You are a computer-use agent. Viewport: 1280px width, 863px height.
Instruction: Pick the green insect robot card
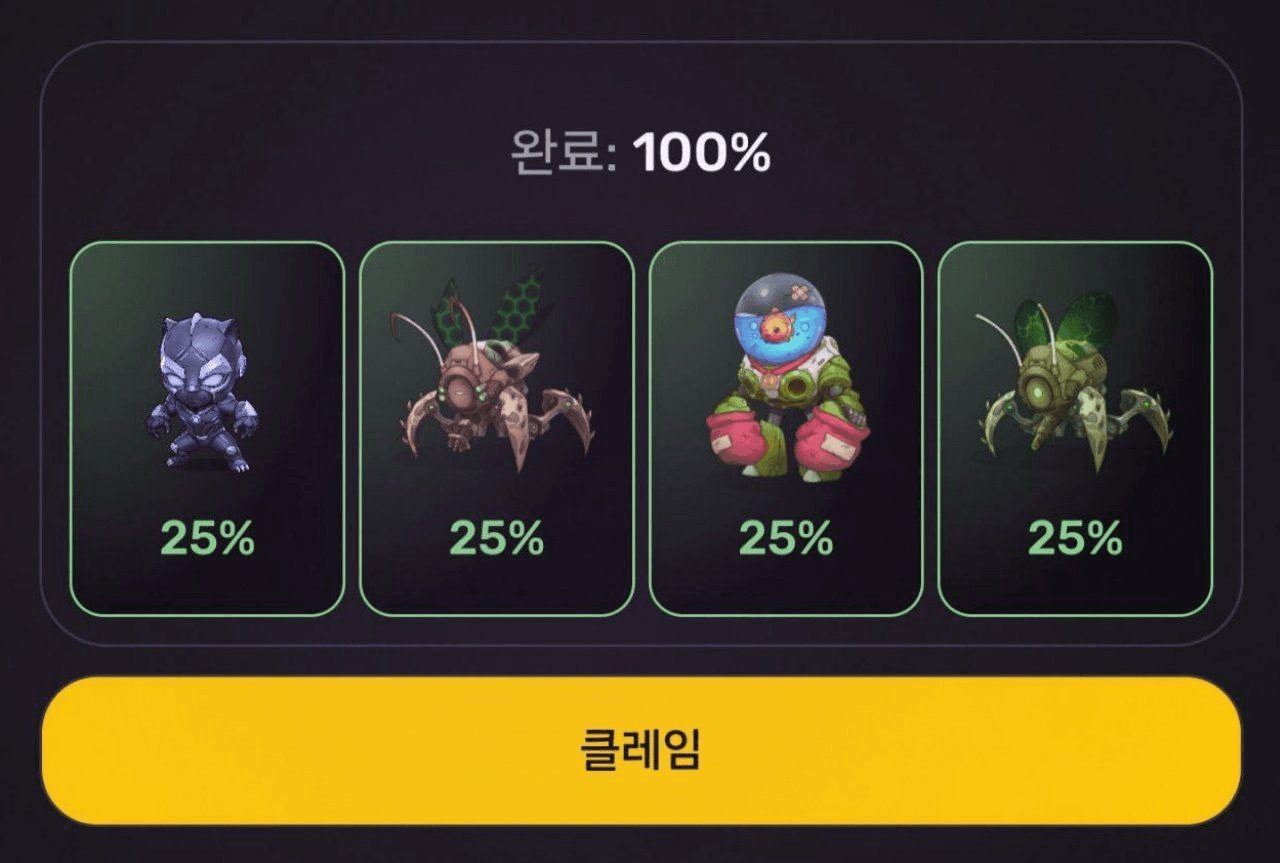tap(1074, 428)
